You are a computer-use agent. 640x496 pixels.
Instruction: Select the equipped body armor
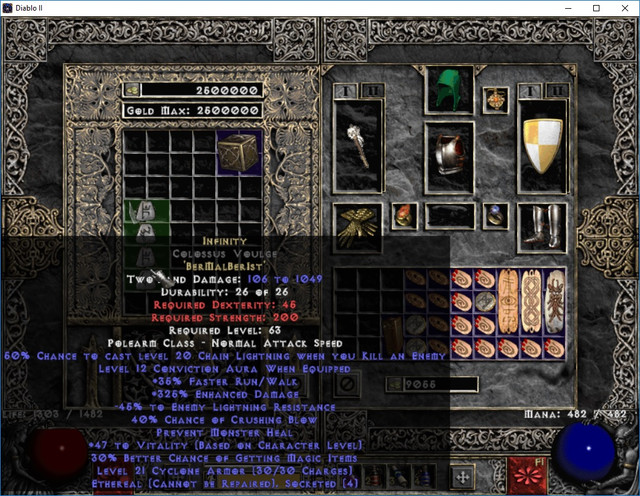click(449, 155)
